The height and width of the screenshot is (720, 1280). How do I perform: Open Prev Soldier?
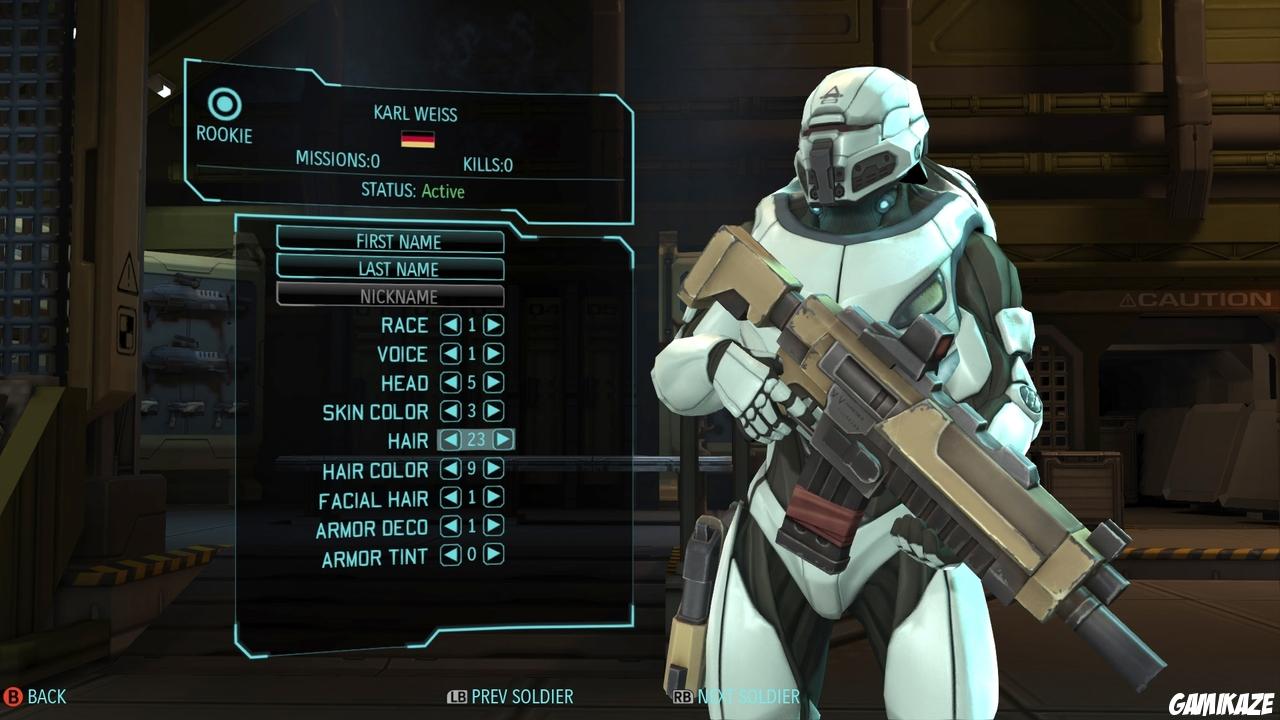point(525,697)
